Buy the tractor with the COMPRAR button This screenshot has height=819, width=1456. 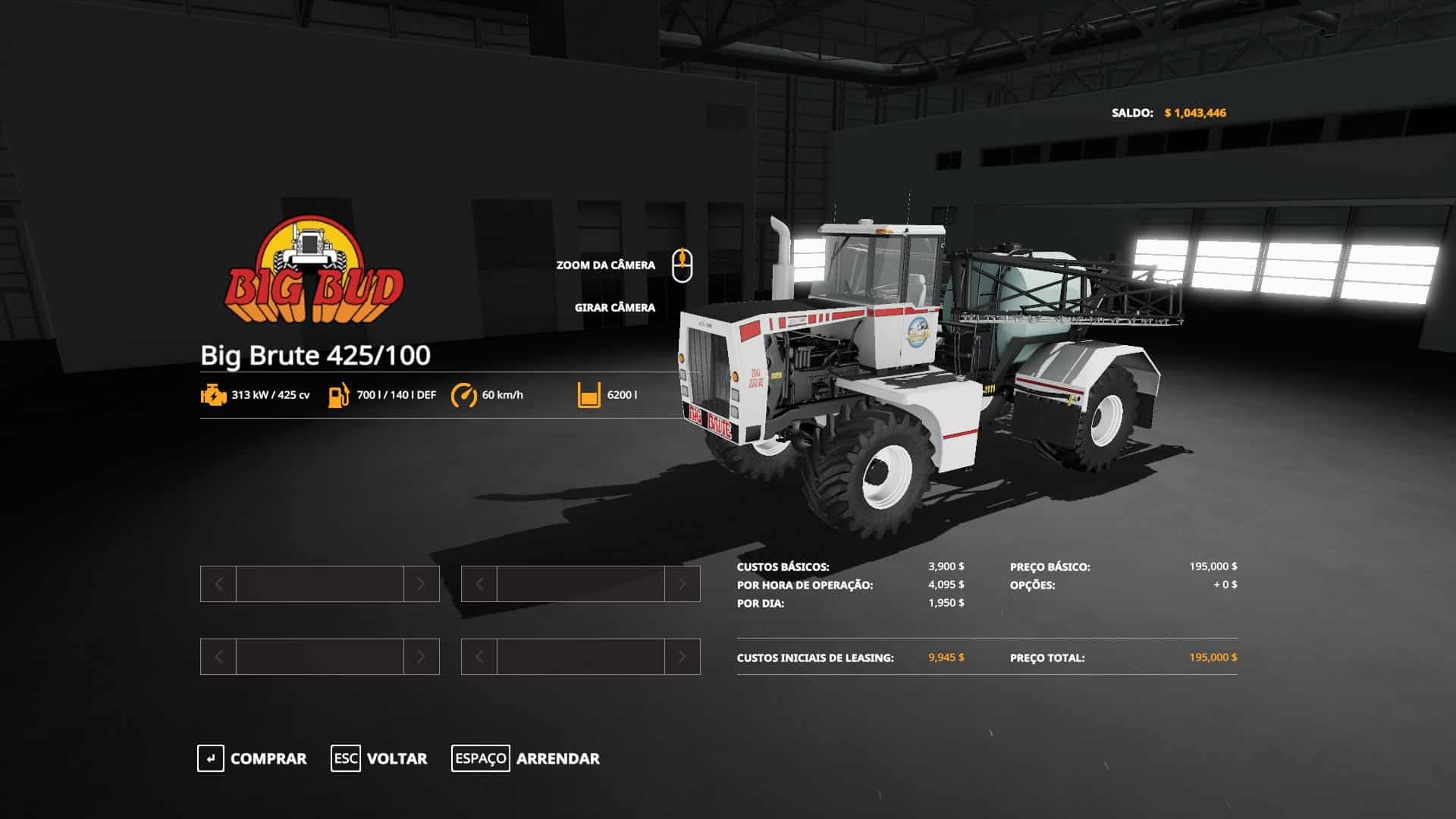(x=253, y=758)
